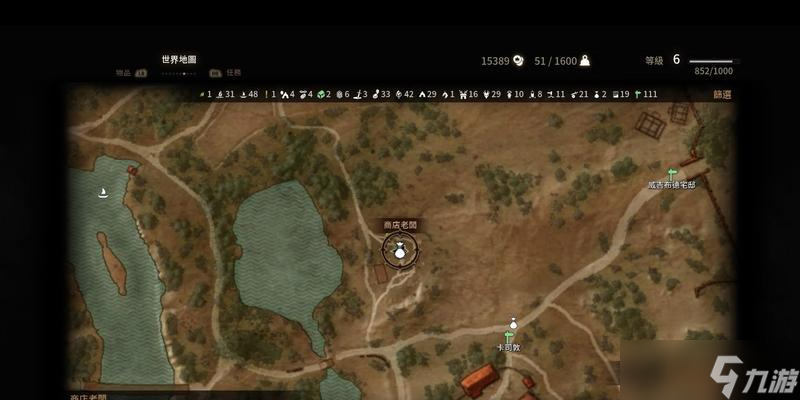800x400 pixels.
Task: Click the white merchant marker above 卡司敦
Action: (x=513, y=323)
